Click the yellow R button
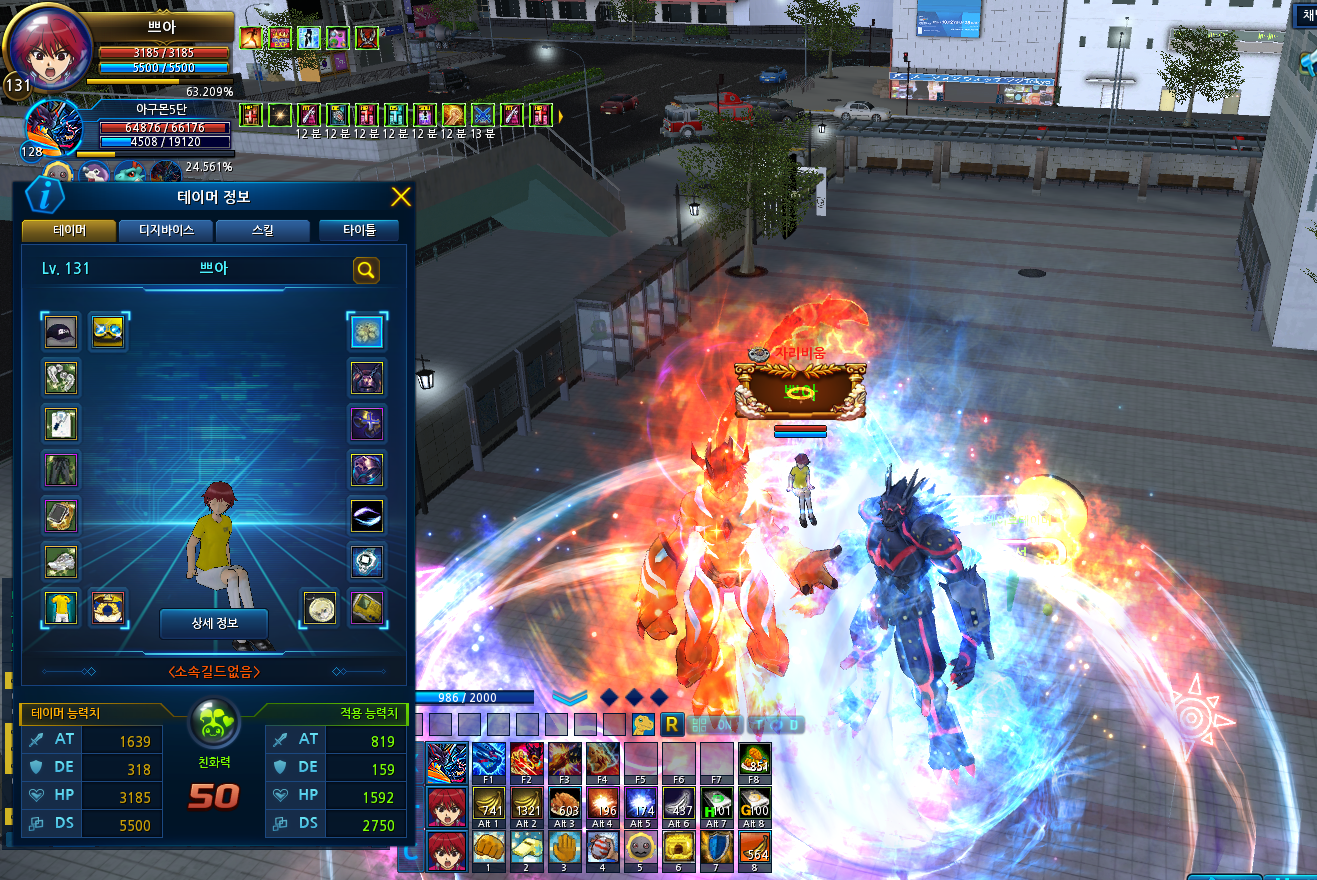Viewport: 1317px width, 880px height. (672, 724)
